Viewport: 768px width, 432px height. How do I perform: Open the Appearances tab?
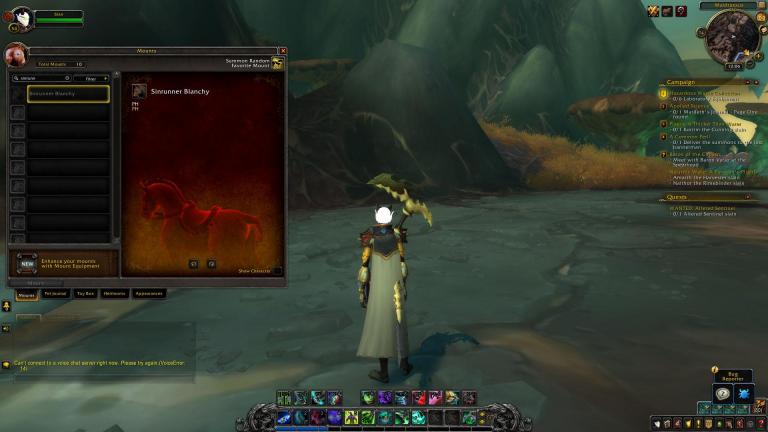(148, 294)
